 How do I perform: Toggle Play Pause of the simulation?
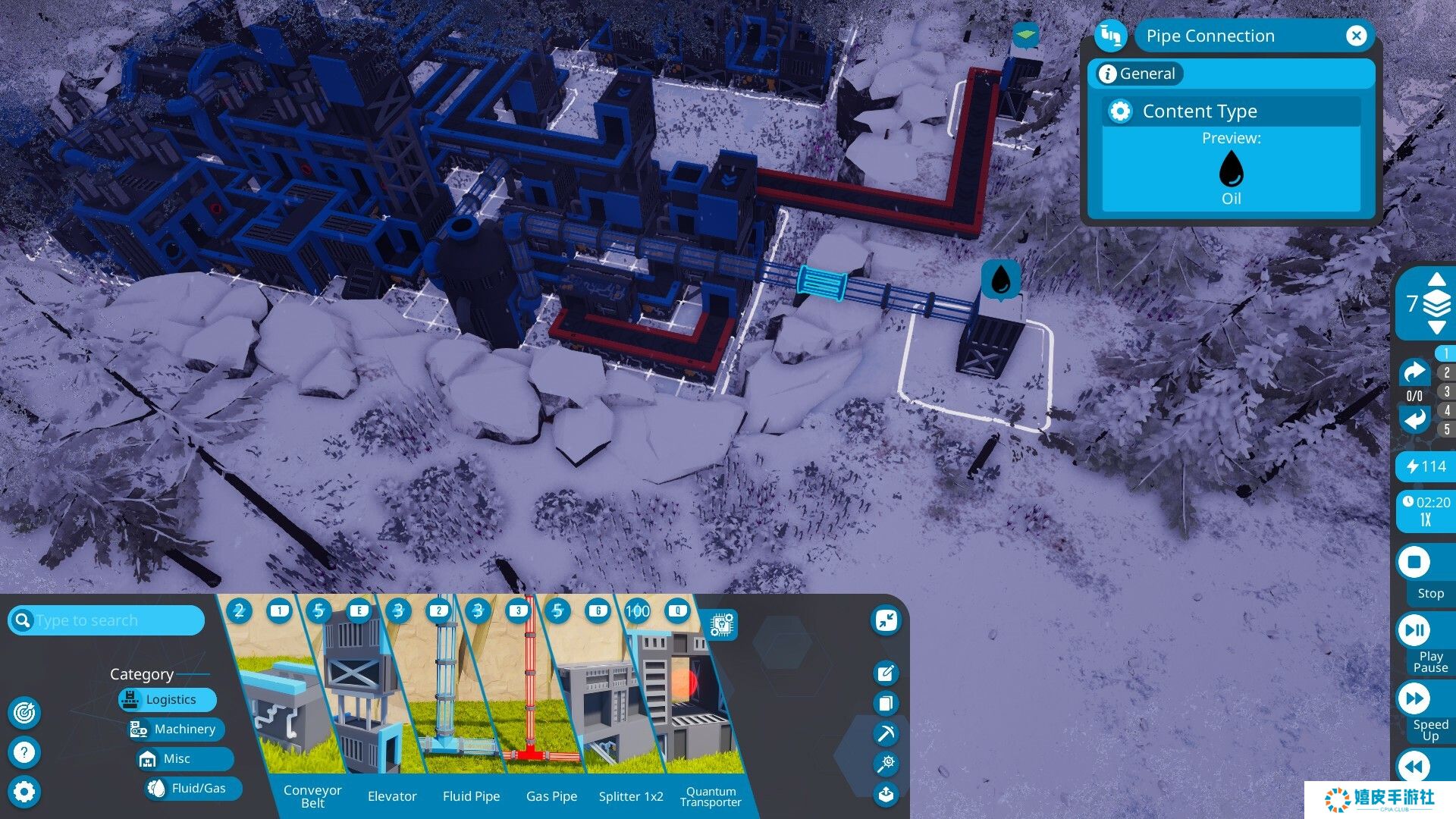1414,629
